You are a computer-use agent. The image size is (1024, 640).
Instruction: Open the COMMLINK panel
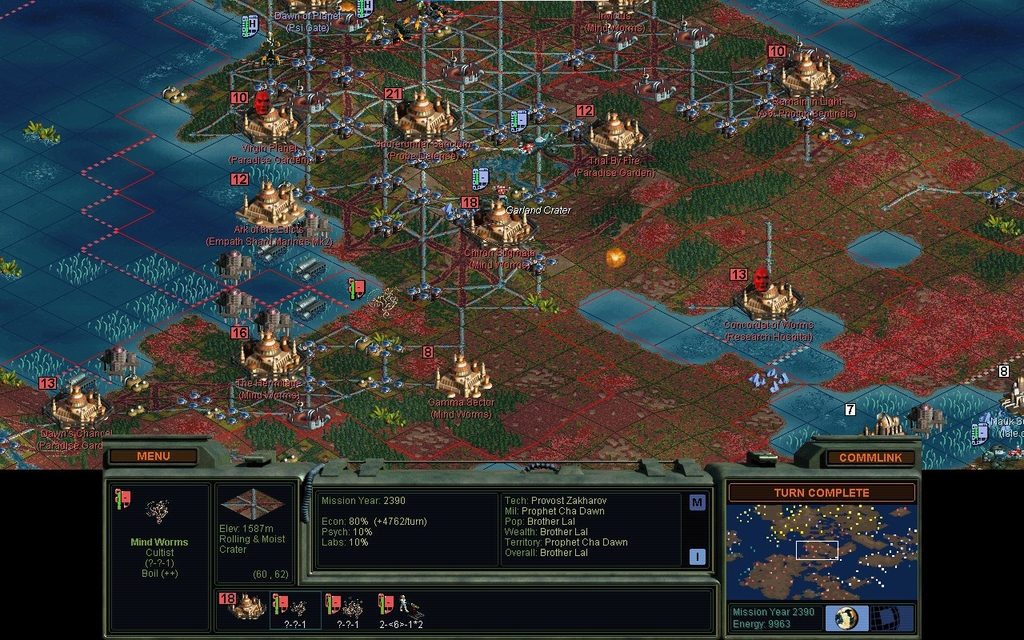pos(870,458)
